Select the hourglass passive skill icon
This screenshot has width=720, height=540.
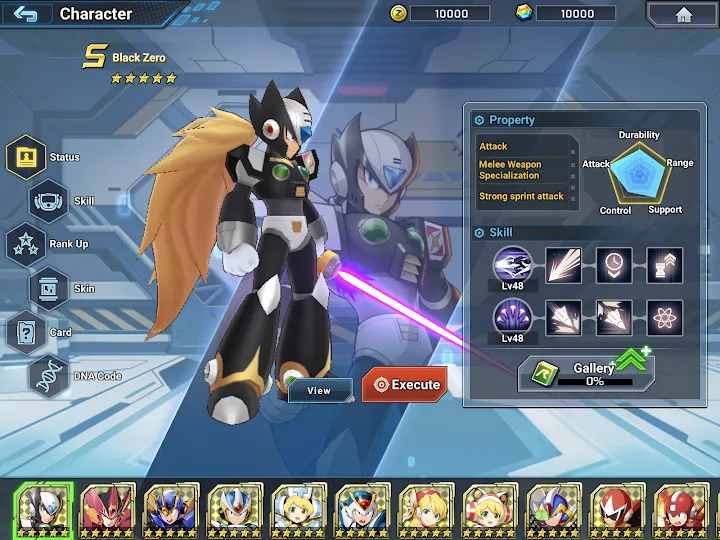pyautogui.click(x=664, y=265)
